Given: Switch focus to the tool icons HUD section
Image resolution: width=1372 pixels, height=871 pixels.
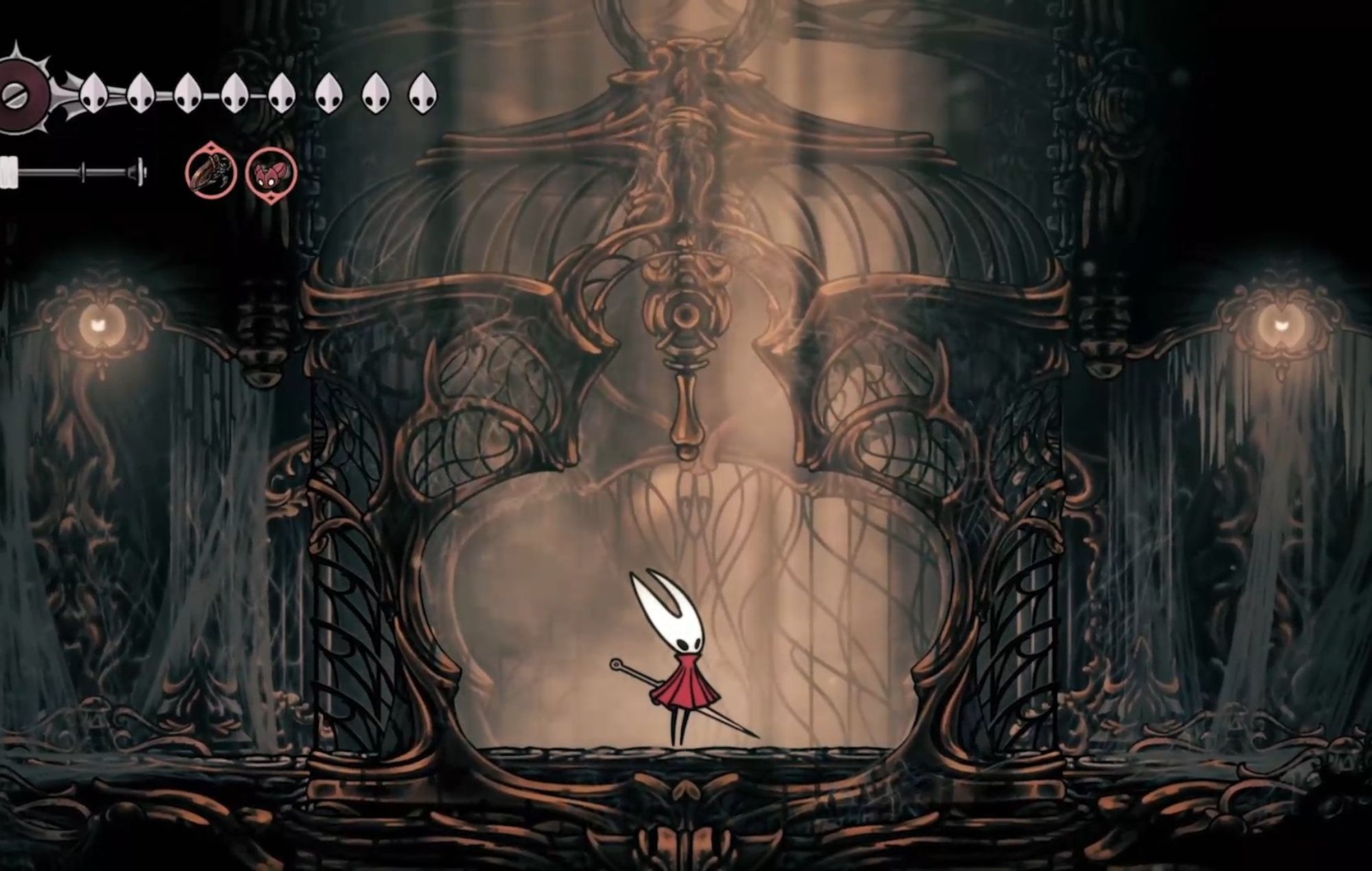Looking at the screenshot, I should (240, 174).
